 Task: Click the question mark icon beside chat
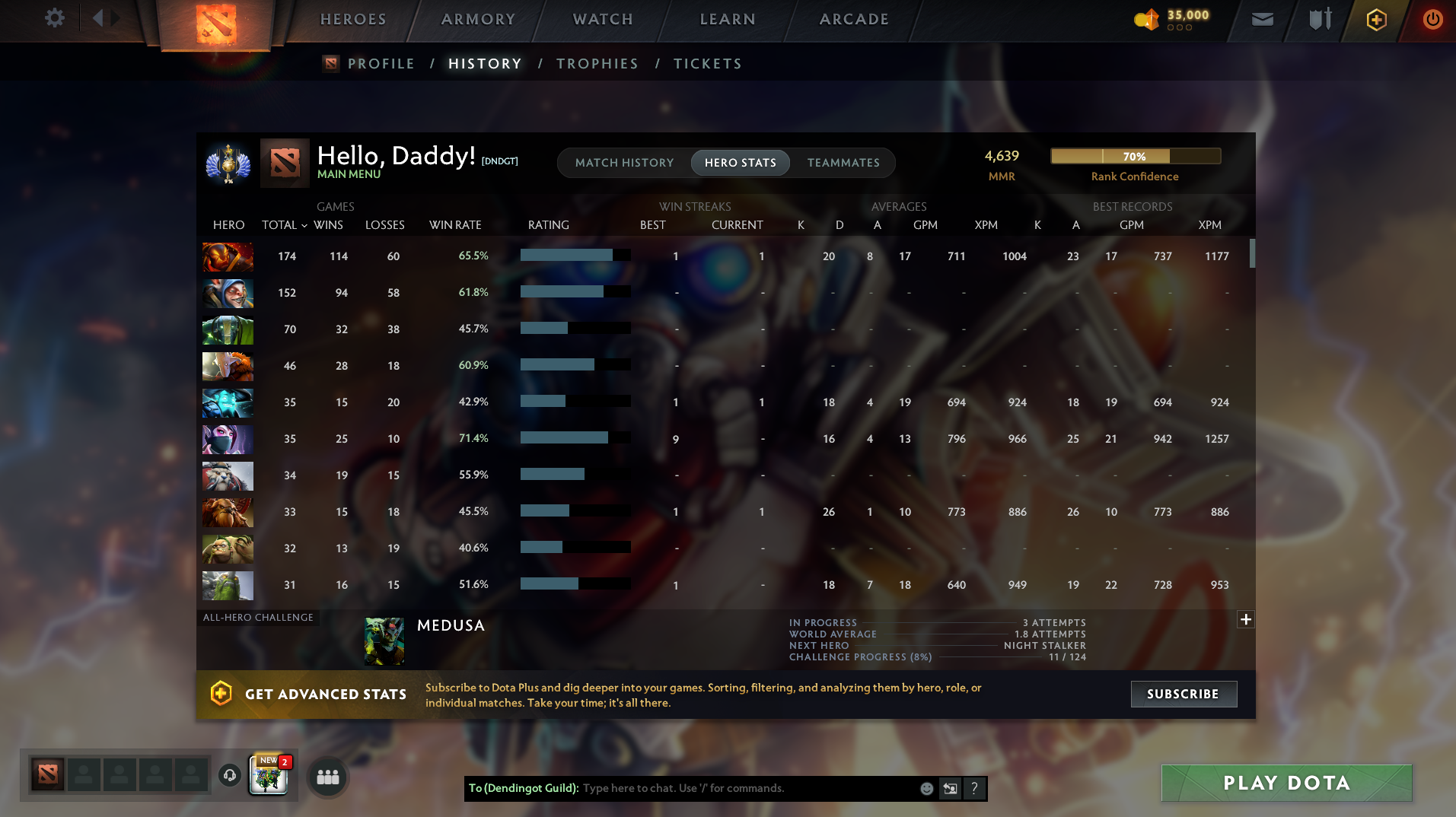click(x=974, y=789)
